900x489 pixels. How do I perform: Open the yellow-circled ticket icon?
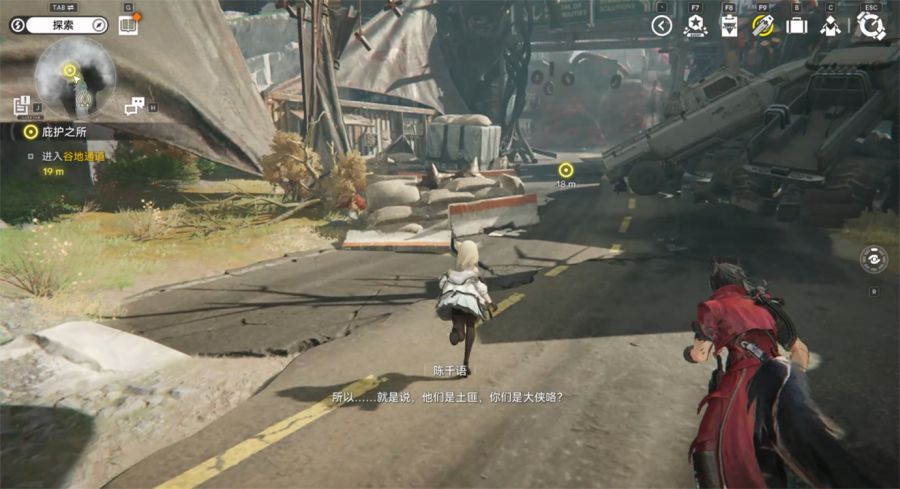763,26
